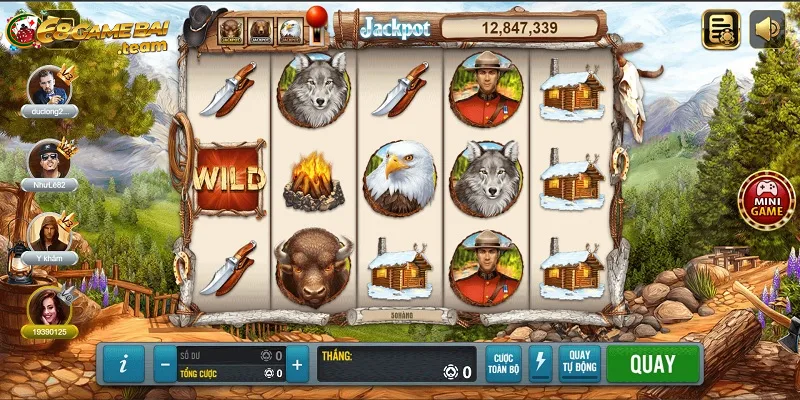
Task: Toggle sound with the speaker icon
Action: [x=767, y=29]
